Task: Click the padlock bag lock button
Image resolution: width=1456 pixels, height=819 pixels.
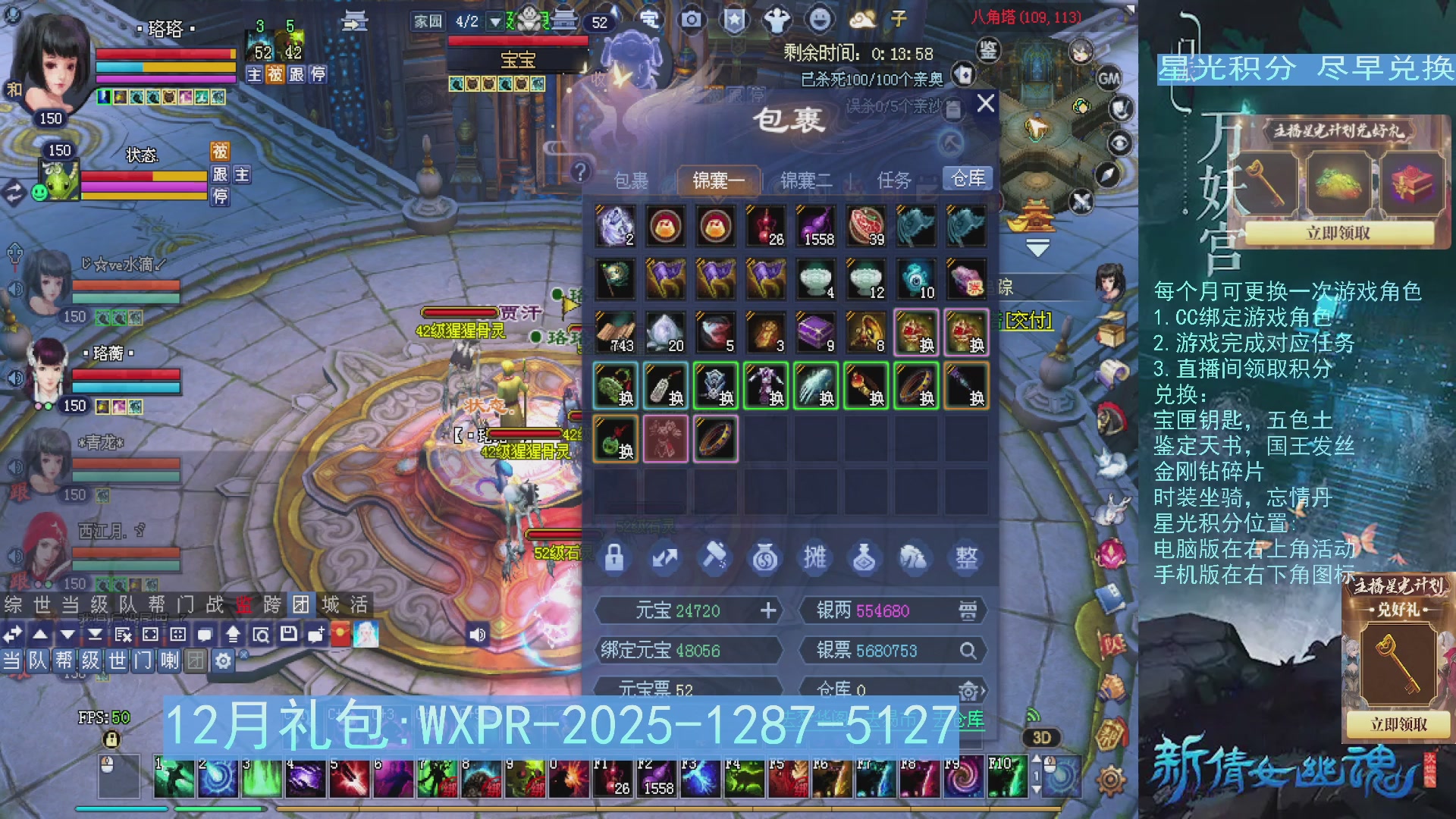Action: [614, 558]
